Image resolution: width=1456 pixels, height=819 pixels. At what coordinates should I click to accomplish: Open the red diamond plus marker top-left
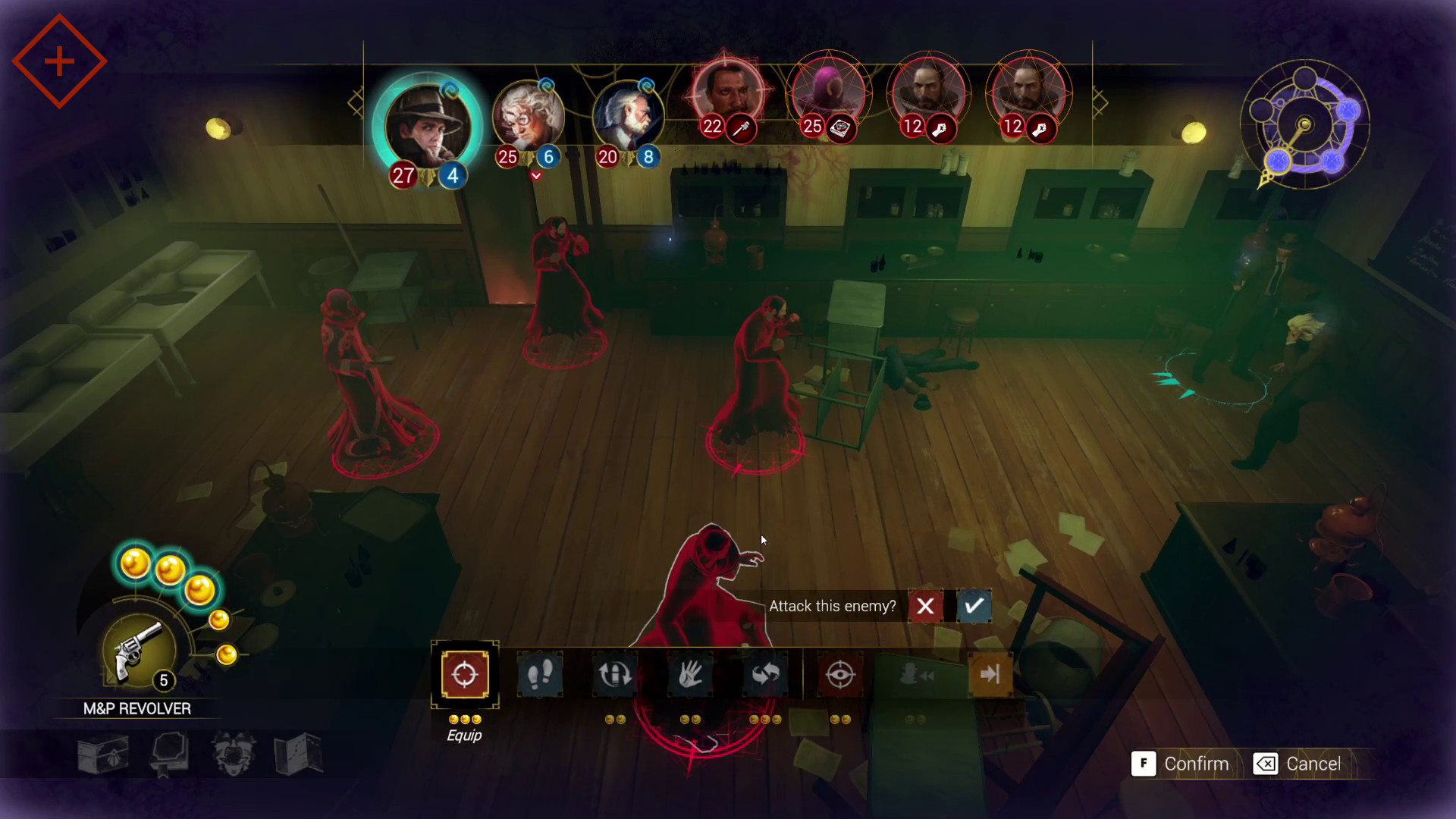[58, 60]
